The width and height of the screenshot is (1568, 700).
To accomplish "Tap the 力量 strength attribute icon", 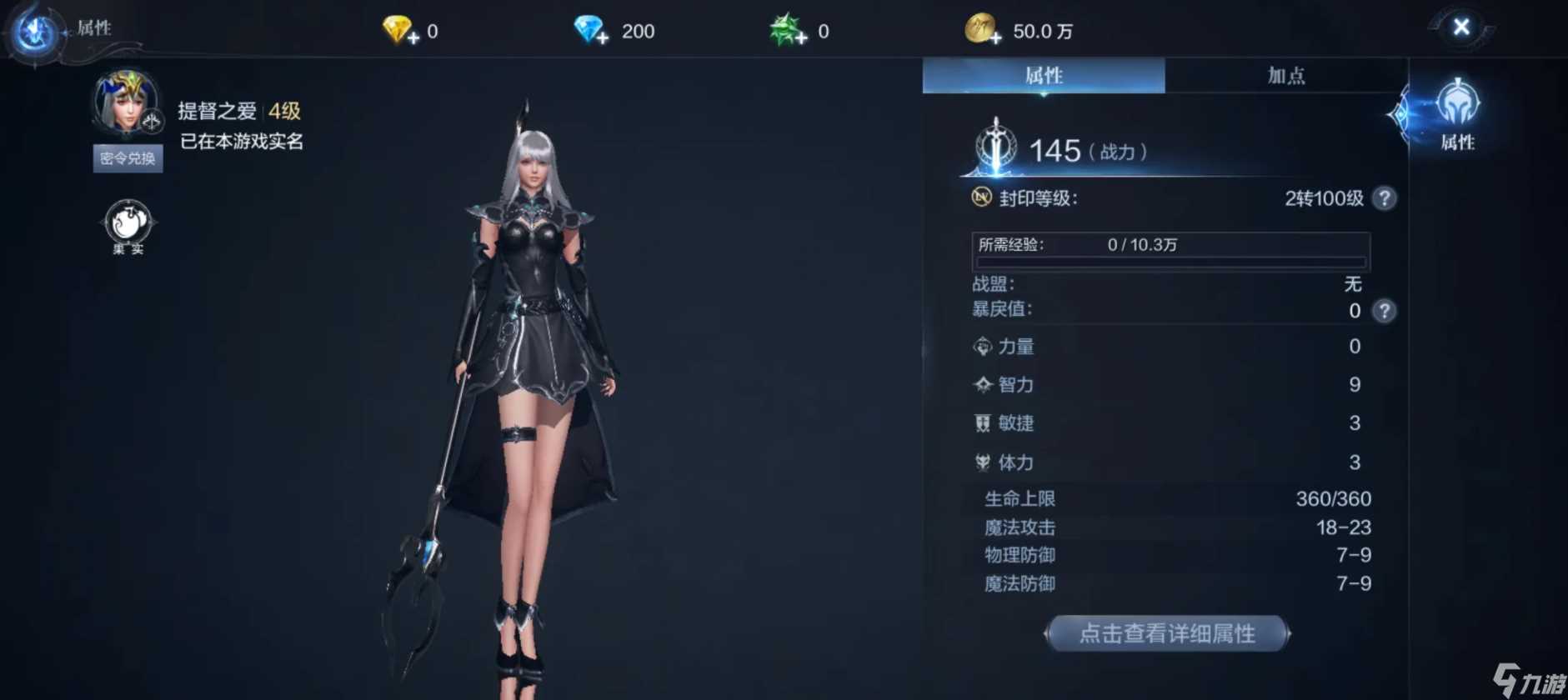I will 981,347.
